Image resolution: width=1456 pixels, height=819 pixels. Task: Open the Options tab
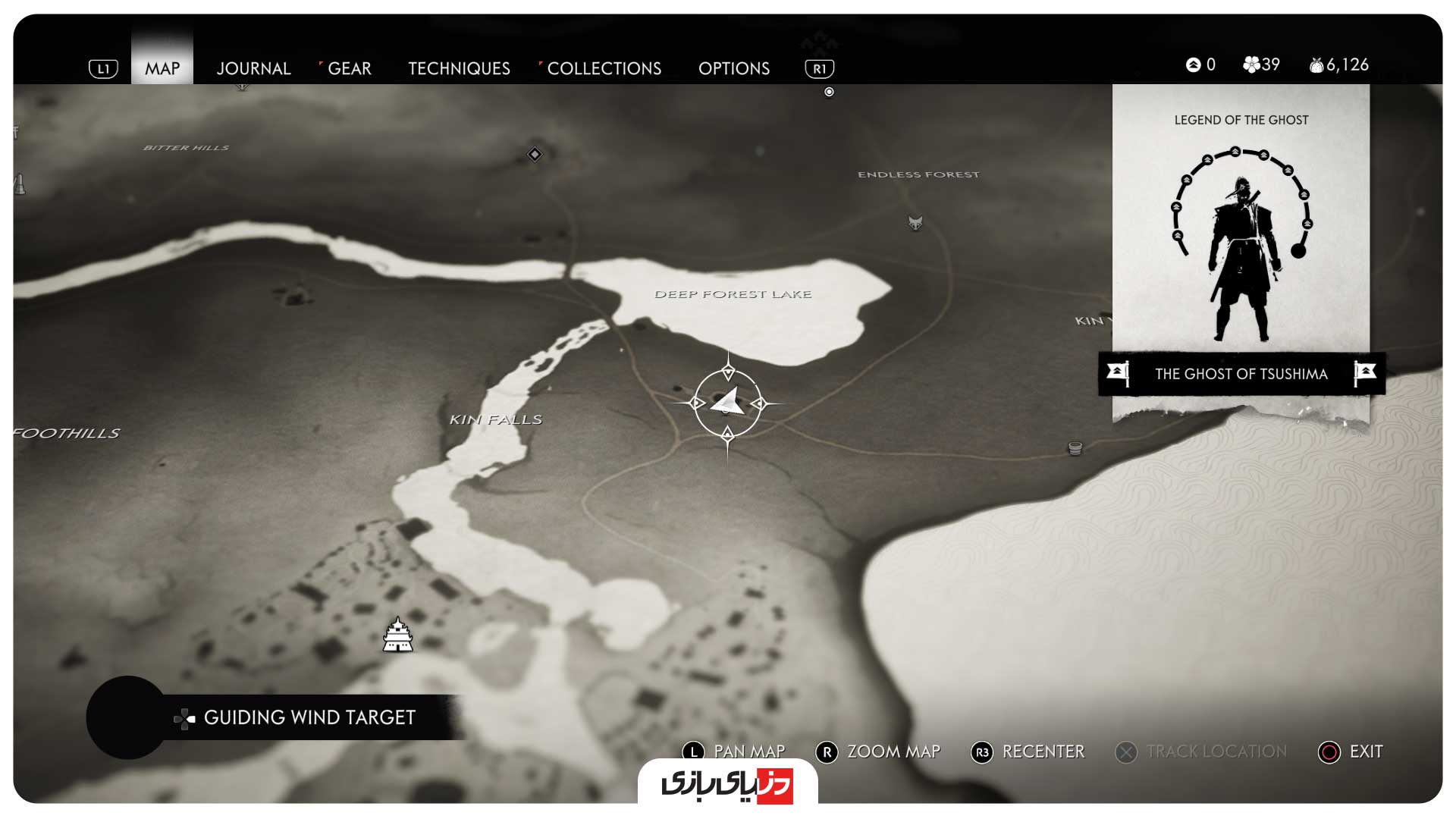tap(733, 68)
